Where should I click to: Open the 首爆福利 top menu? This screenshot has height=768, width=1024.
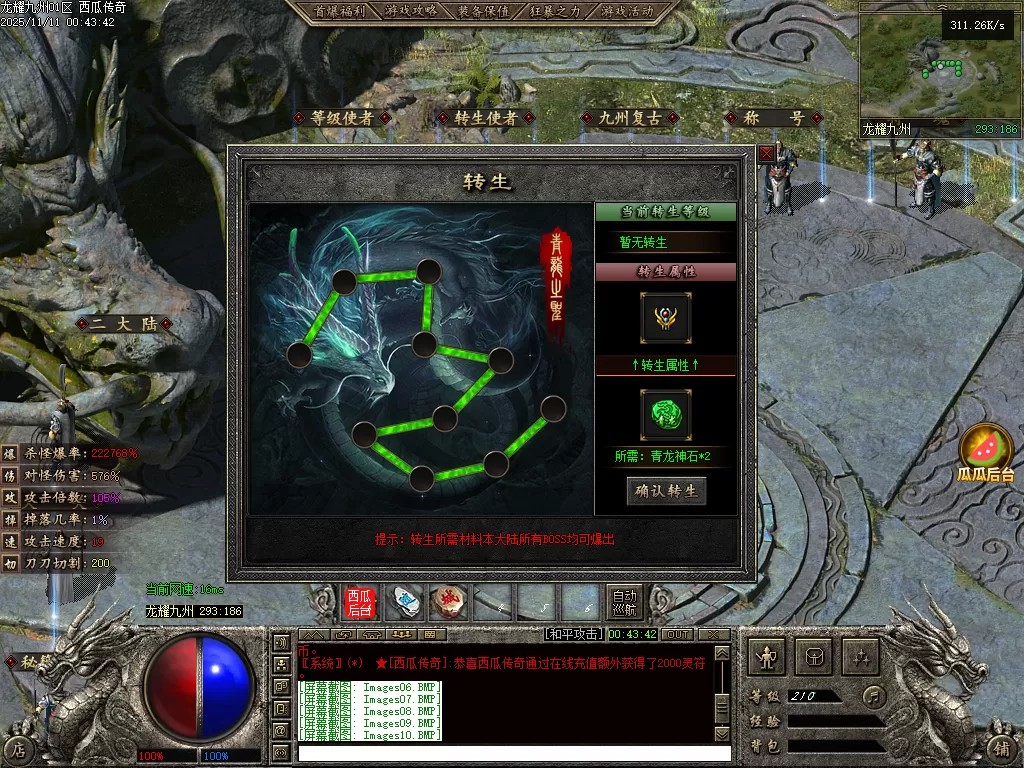pyautogui.click(x=338, y=11)
